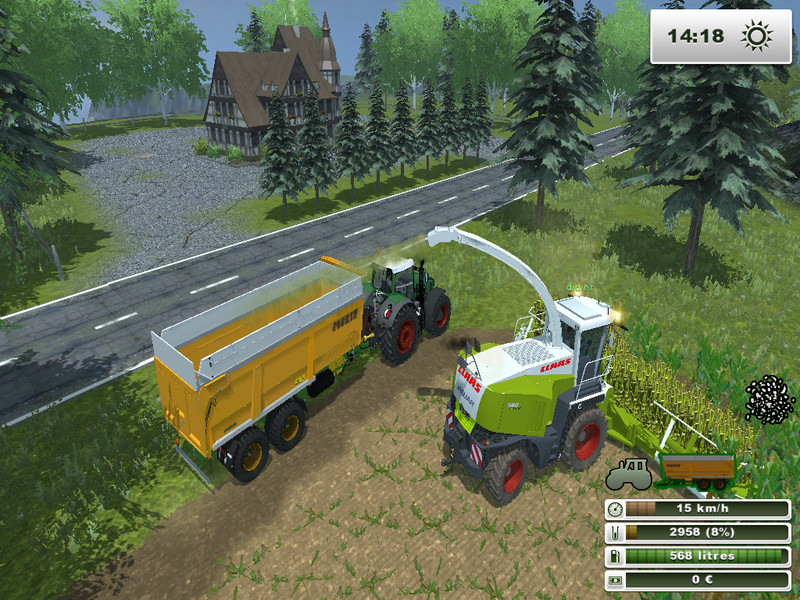
Task: Click the tractor and trailer icon
Action: 671,471
